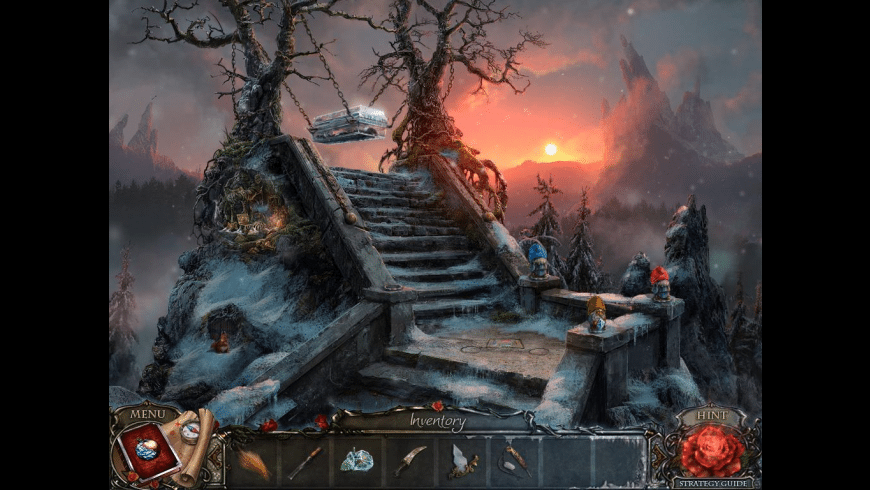Screen dimensions: 870x490
Task: Open the Menu button
Action: point(147,413)
